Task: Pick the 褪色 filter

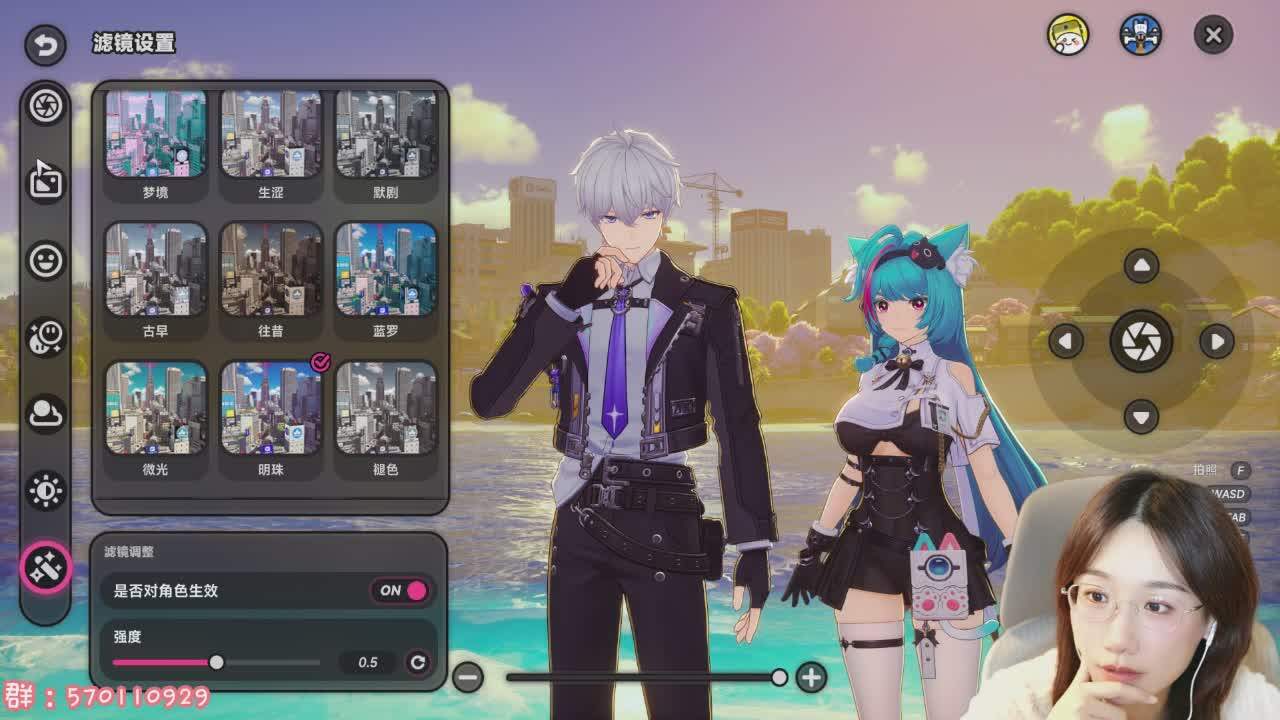Action: 386,408
